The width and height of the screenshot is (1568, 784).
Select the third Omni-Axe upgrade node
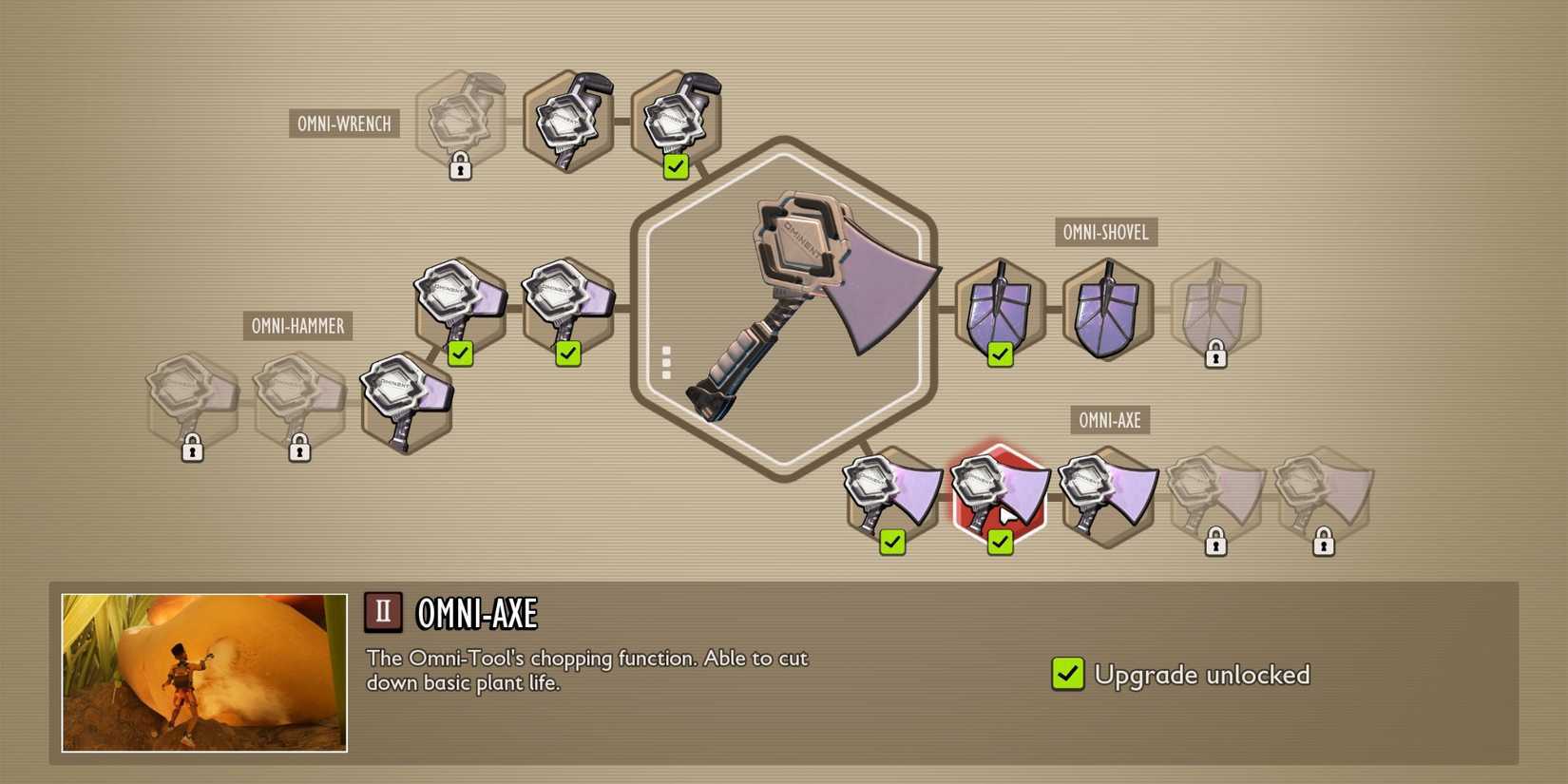[x=1107, y=494]
